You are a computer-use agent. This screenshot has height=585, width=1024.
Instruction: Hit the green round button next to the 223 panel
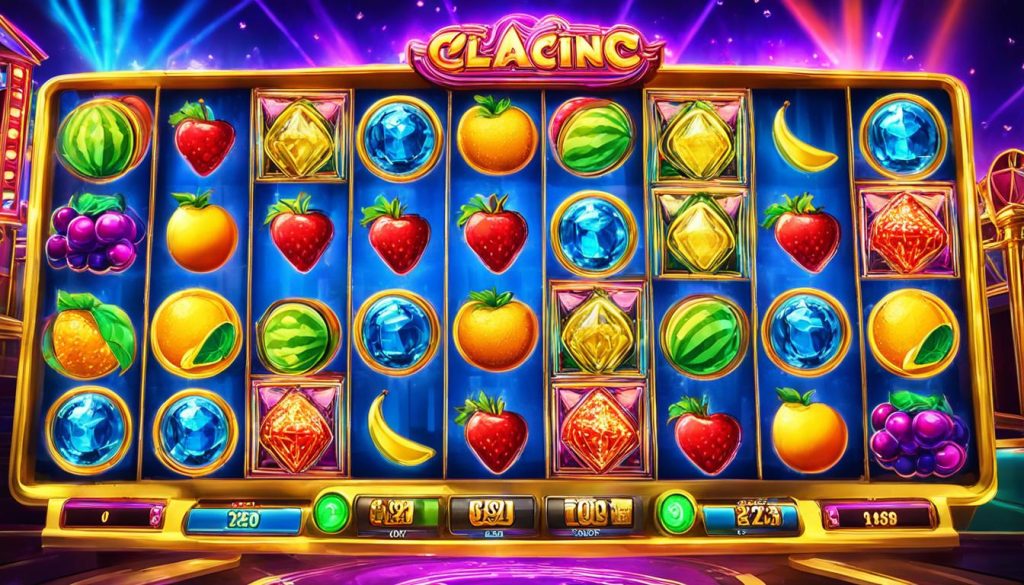[676, 513]
